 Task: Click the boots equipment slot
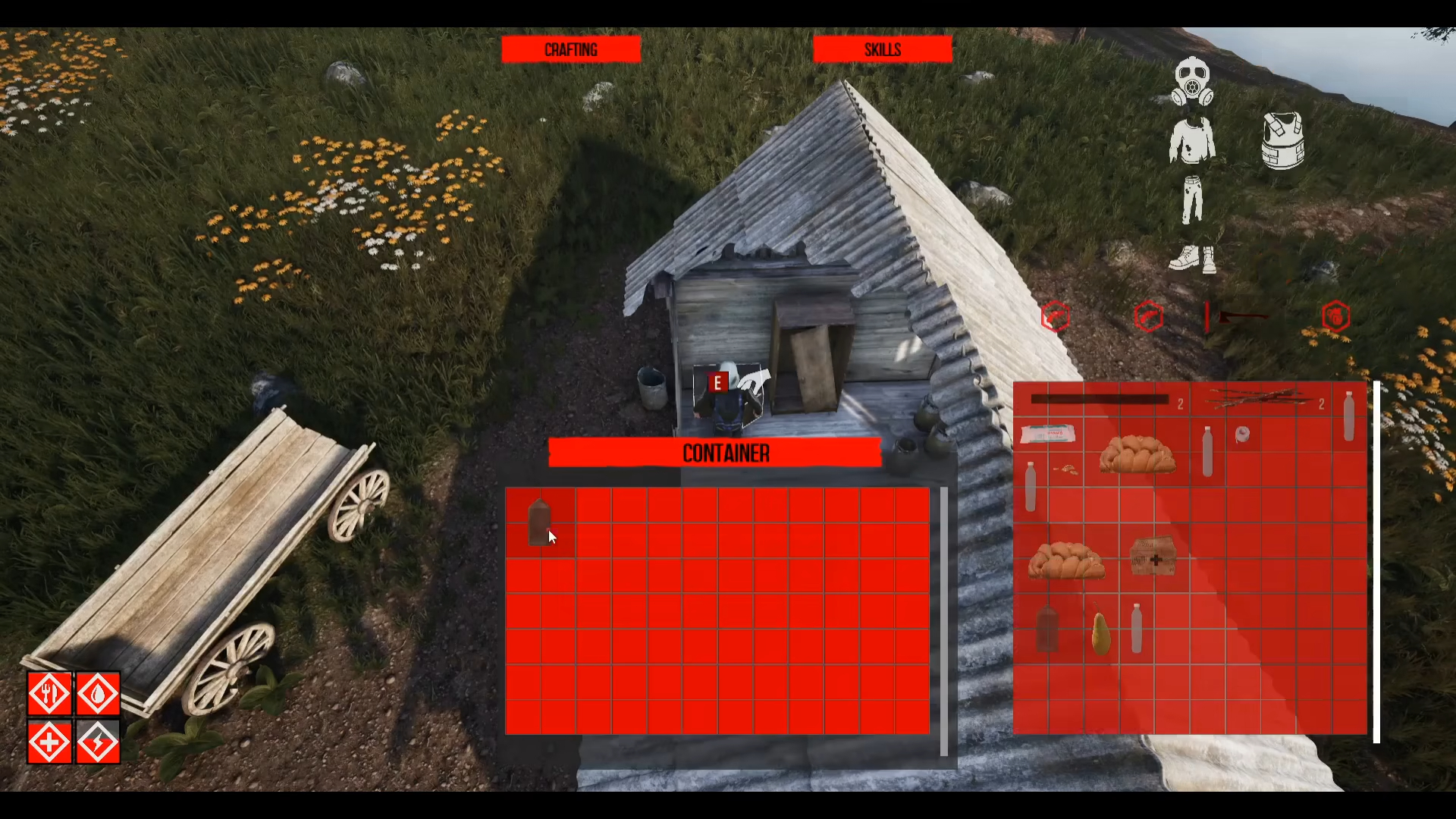coord(1192,259)
